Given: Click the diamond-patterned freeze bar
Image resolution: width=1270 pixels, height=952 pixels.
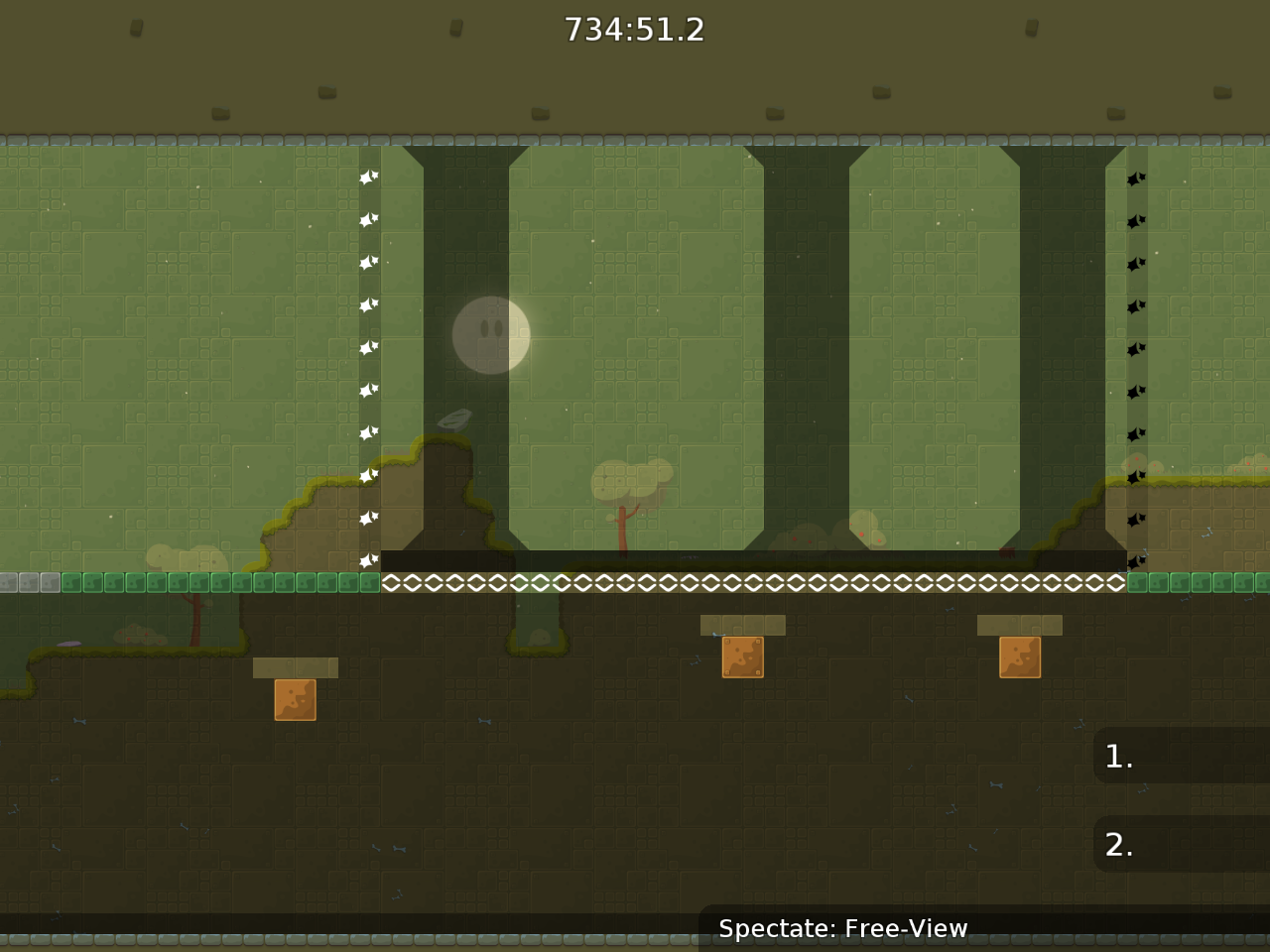Looking at the screenshot, I should pos(754,583).
